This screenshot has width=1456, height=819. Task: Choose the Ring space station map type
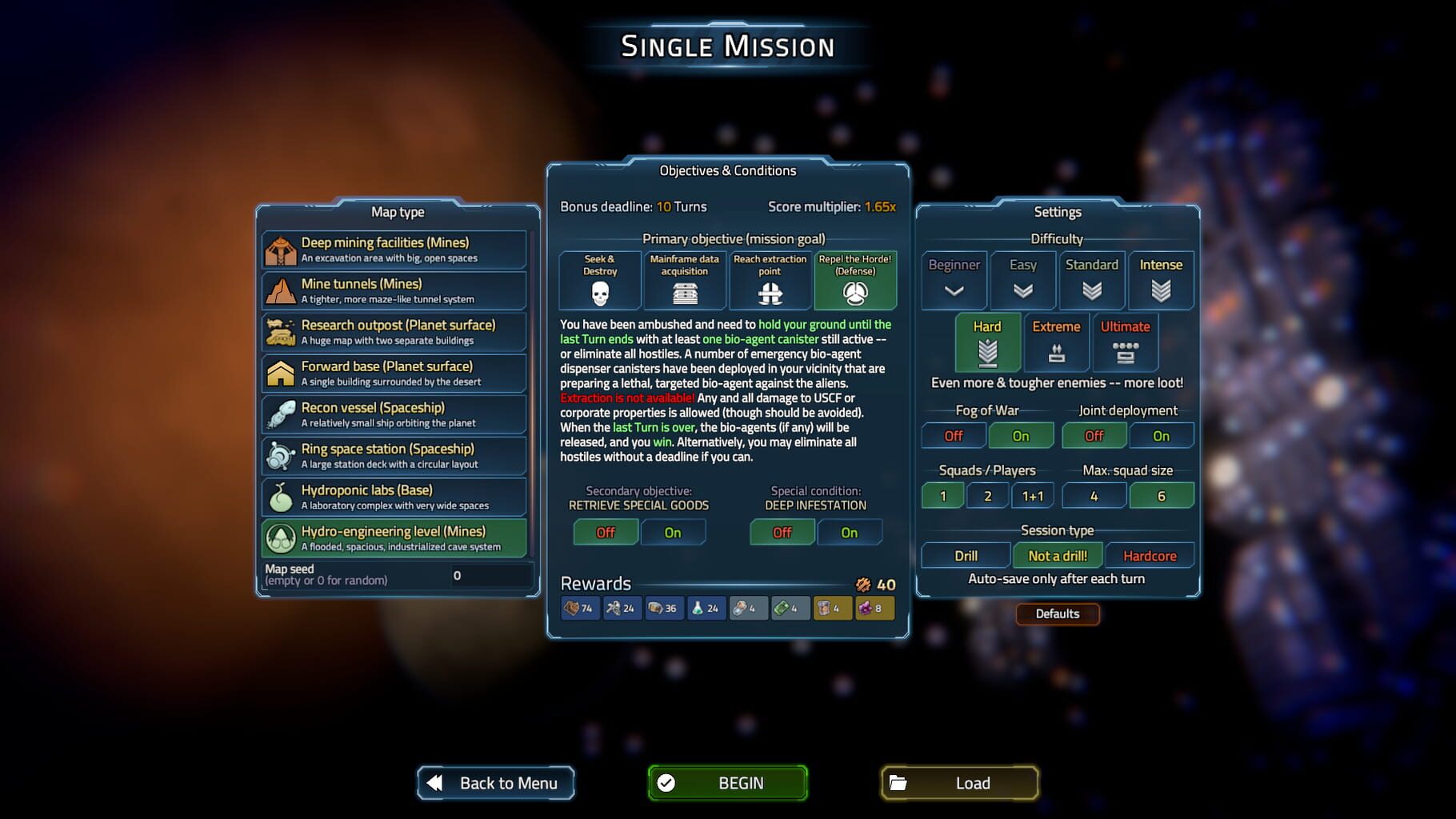tap(393, 455)
